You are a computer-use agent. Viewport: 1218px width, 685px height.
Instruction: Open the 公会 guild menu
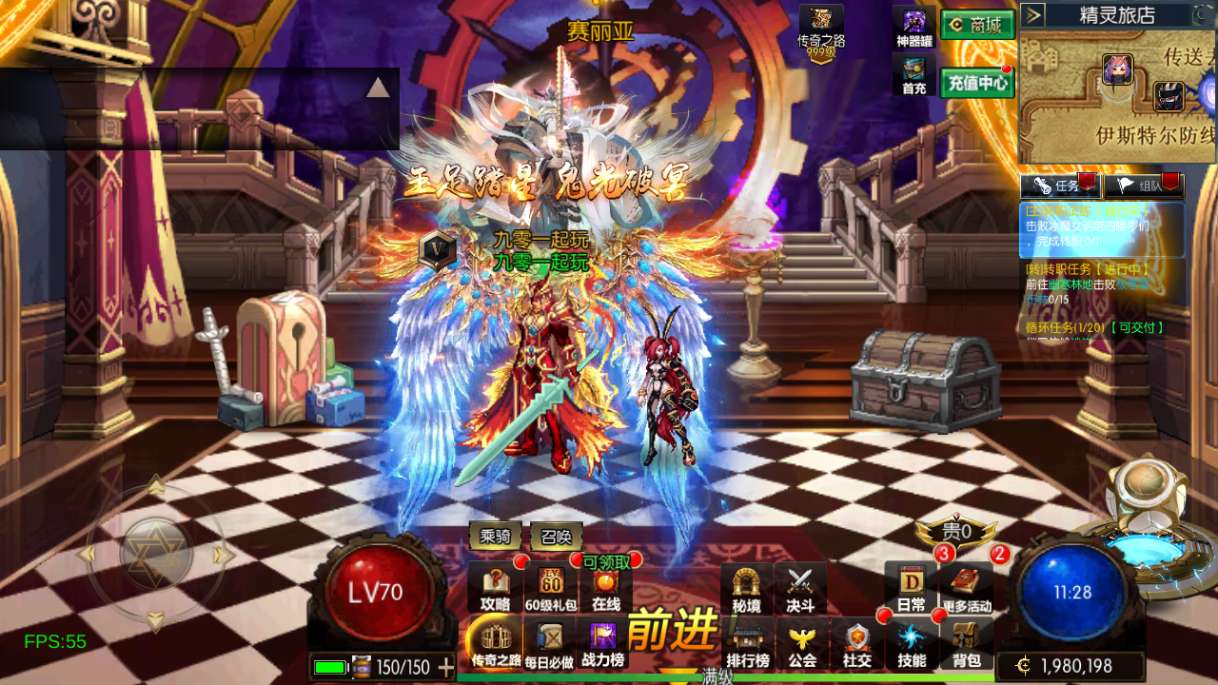coord(802,644)
